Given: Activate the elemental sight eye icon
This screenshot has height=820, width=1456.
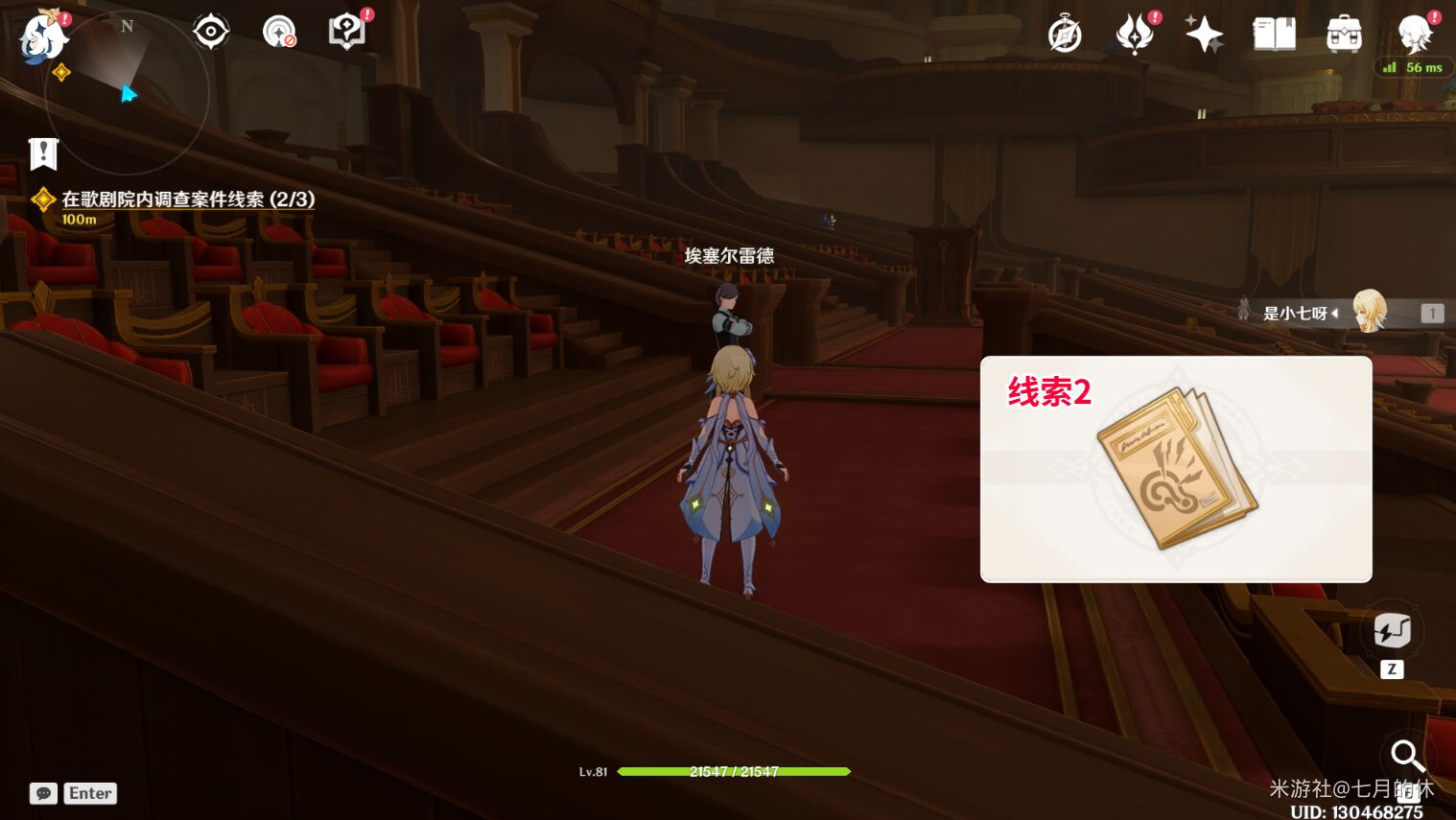Looking at the screenshot, I should click(210, 31).
